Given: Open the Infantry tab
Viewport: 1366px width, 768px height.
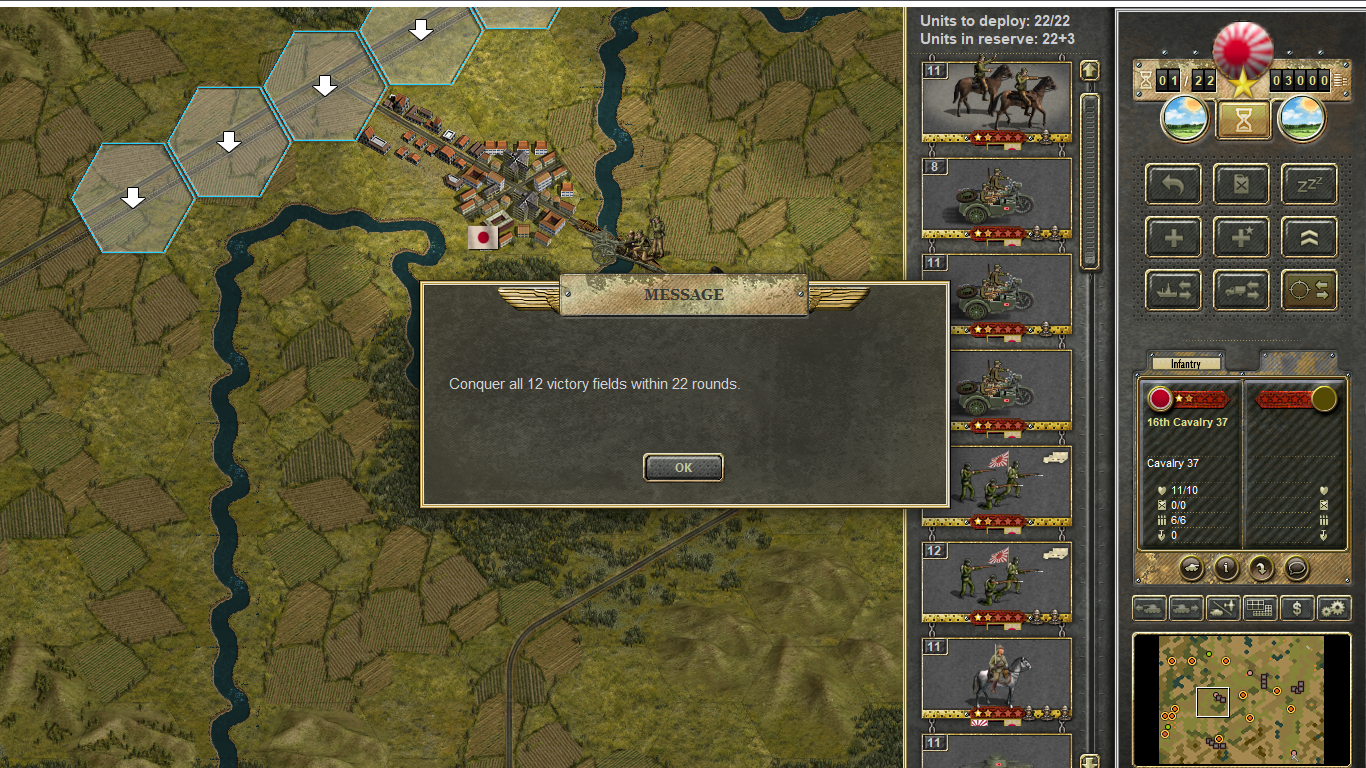Looking at the screenshot, I should [x=1186, y=364].
